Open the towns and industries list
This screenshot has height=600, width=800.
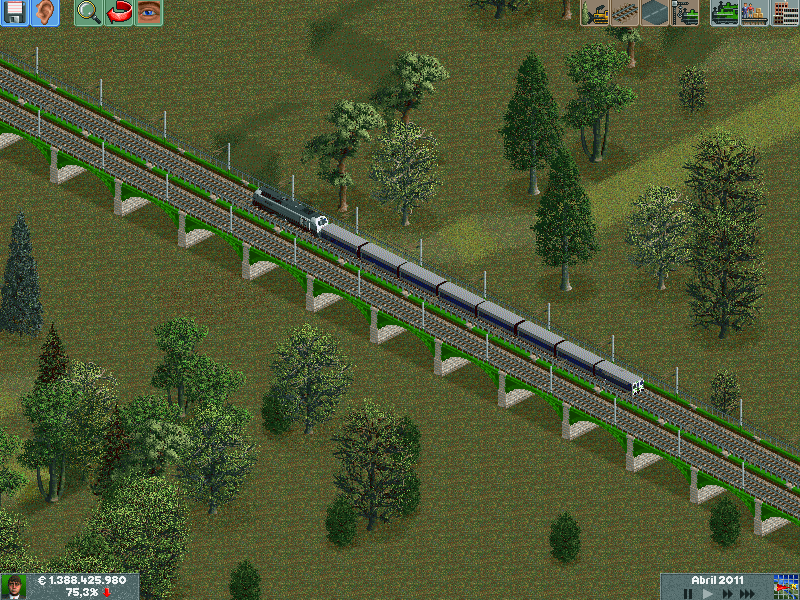[x=785, y=13]
